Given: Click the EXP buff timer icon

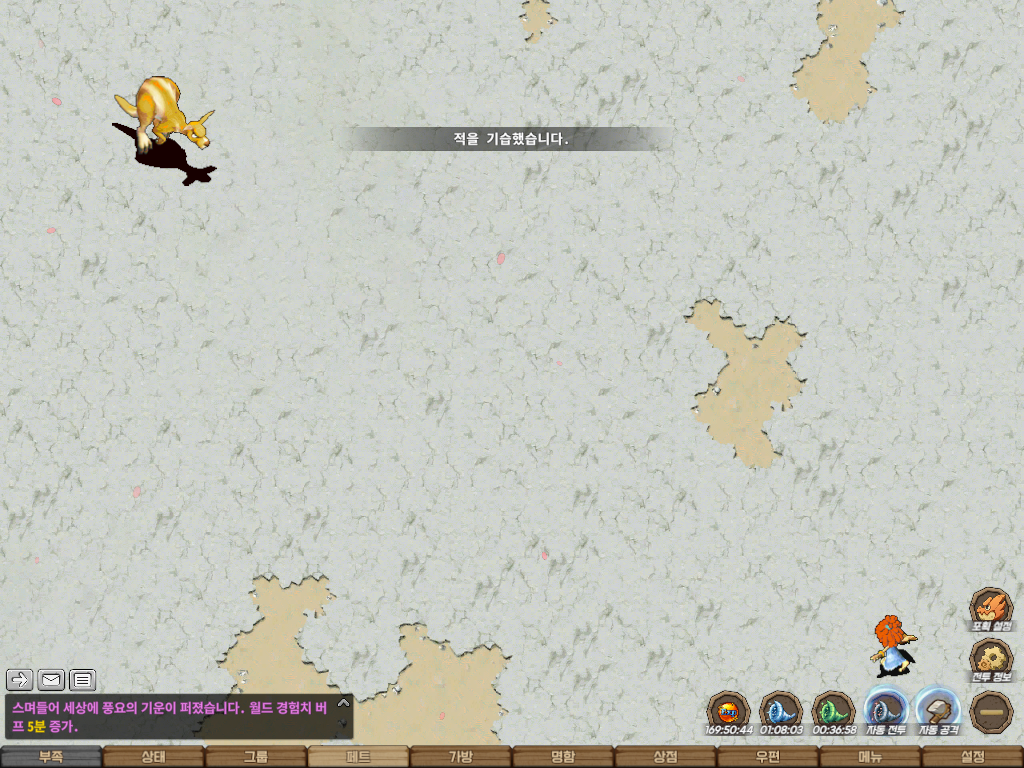Looking at the screenshot, I should tap(728, 711).
